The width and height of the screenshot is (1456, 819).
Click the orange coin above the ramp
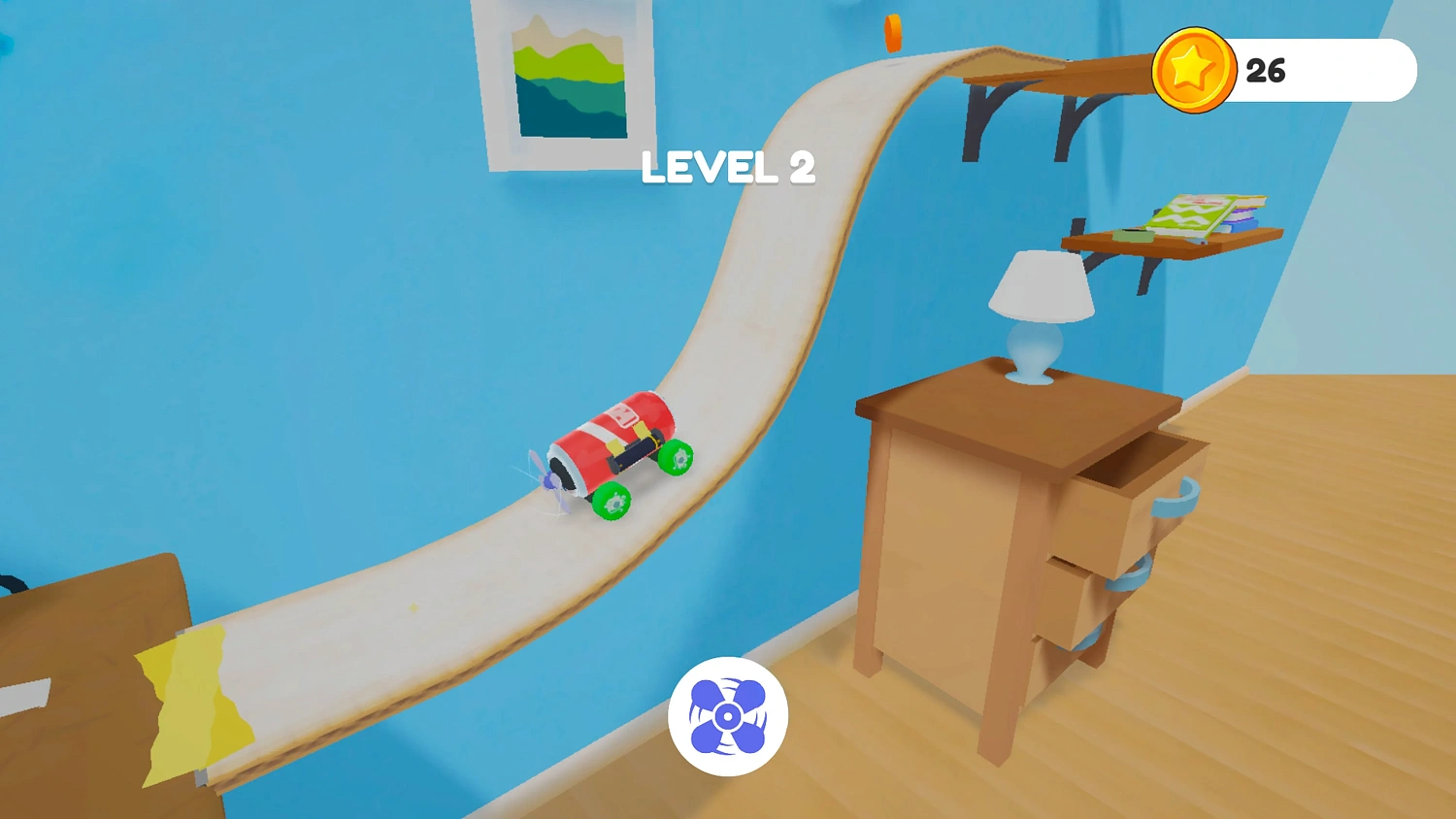pos(891,31)
